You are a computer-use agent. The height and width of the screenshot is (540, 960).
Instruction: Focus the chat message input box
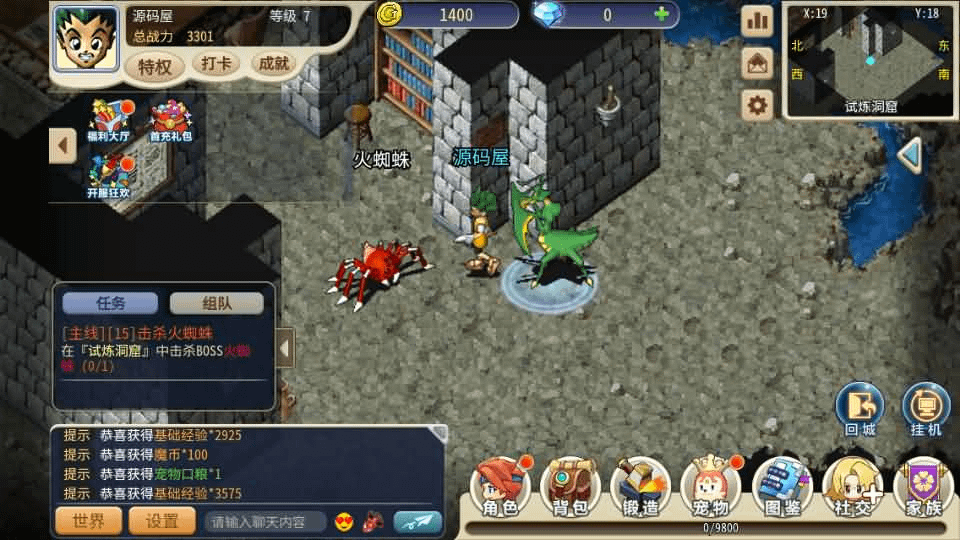coord(265,521)
